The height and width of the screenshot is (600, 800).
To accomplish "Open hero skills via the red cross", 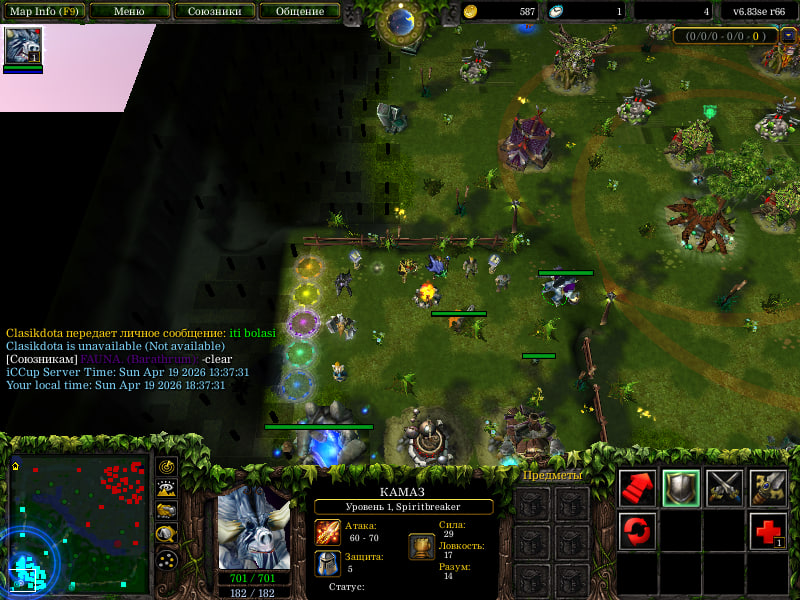I will pos(768,530).
